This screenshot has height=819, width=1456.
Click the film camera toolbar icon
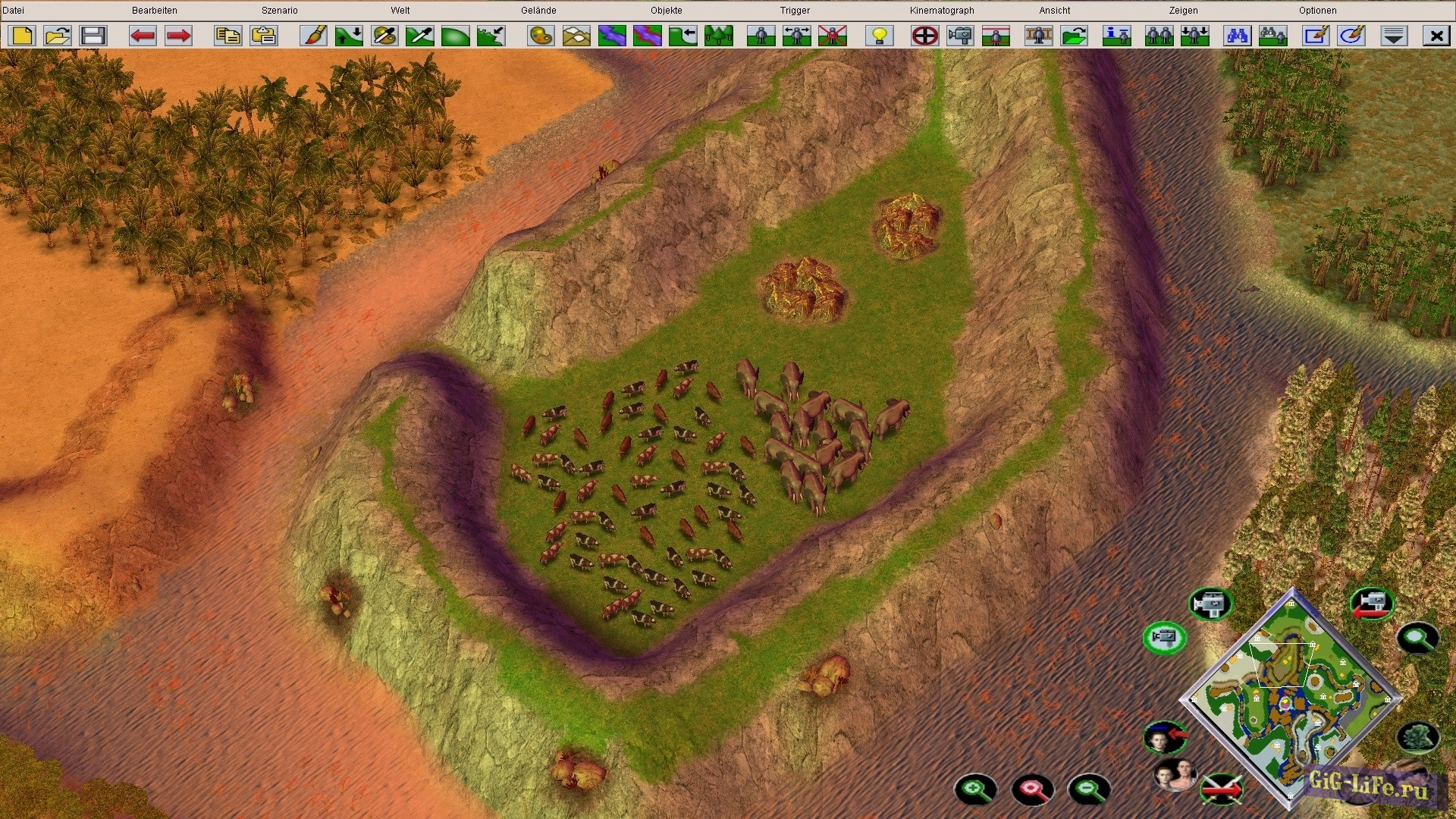960,36
